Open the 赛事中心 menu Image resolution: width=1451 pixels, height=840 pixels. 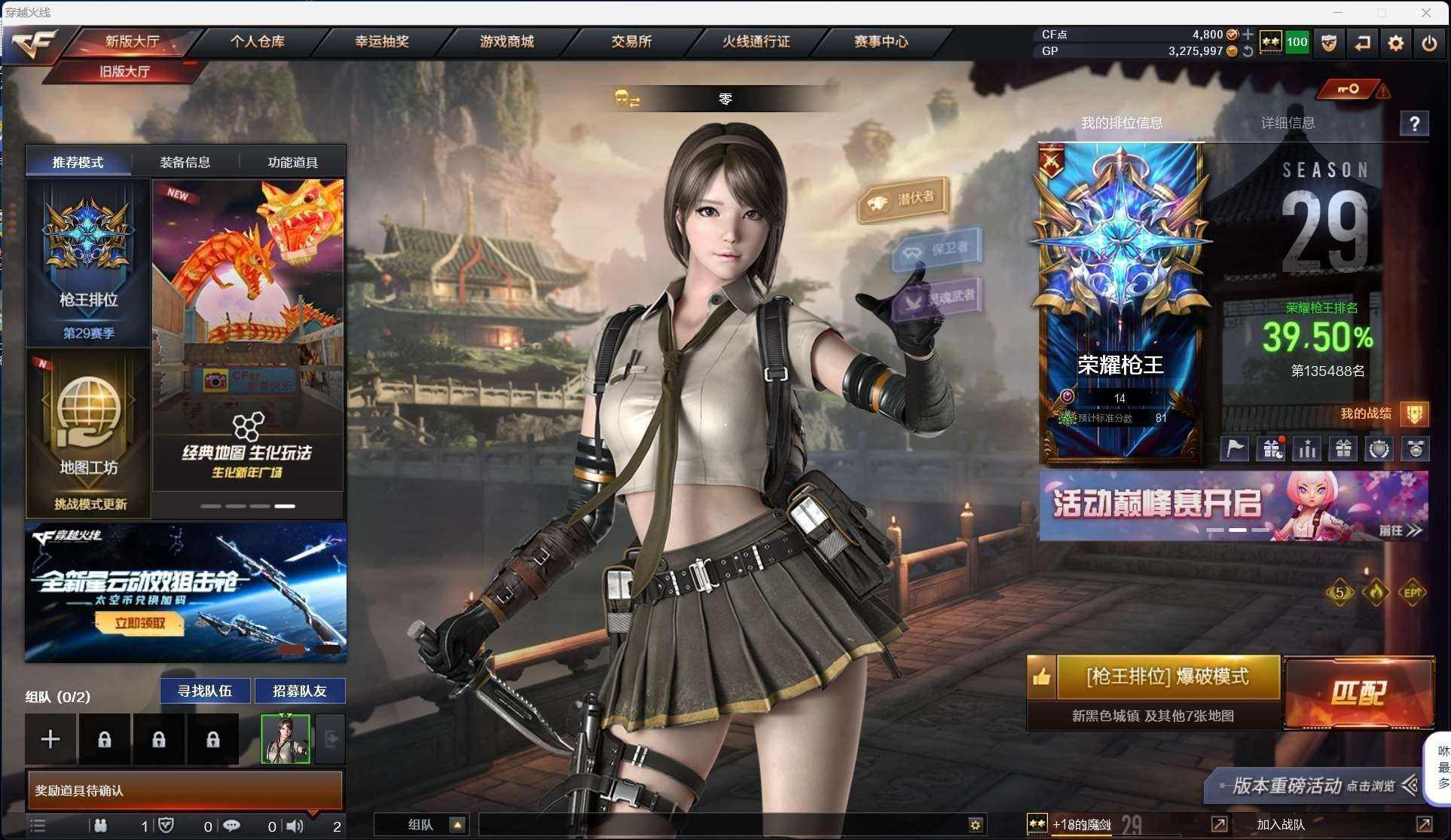click(881, 41)
